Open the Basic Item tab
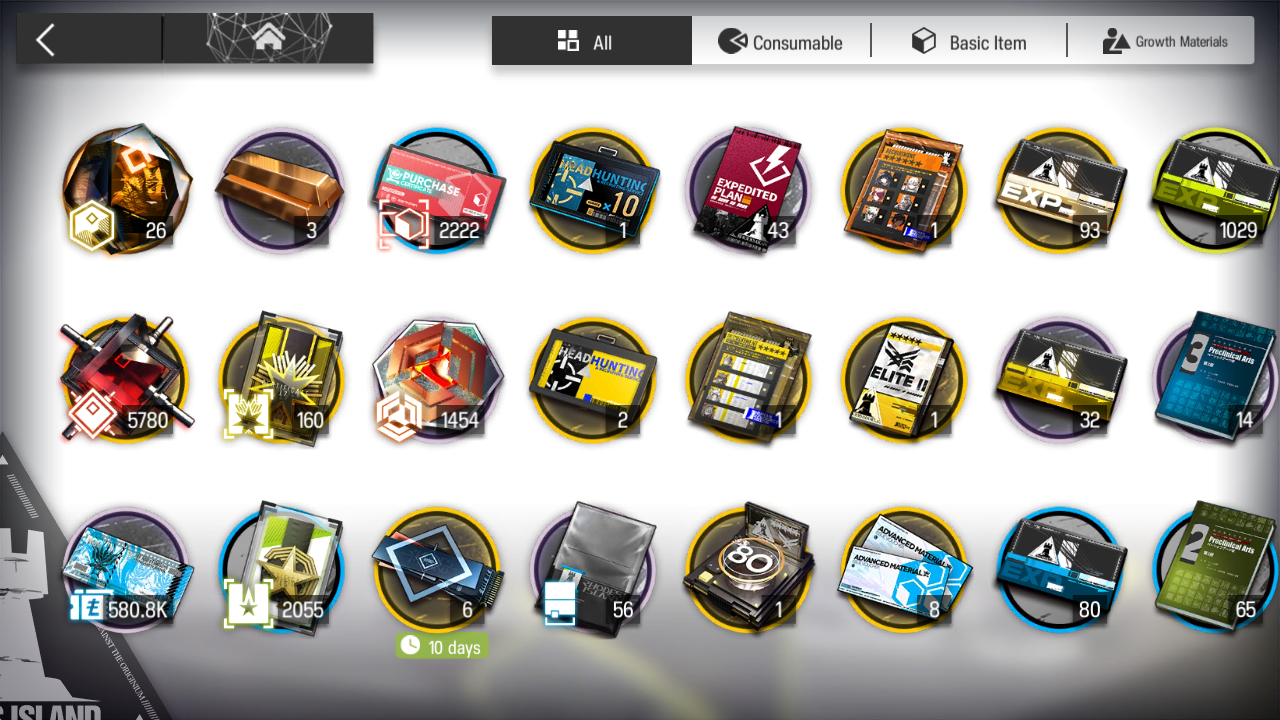 tap(969, 42)
